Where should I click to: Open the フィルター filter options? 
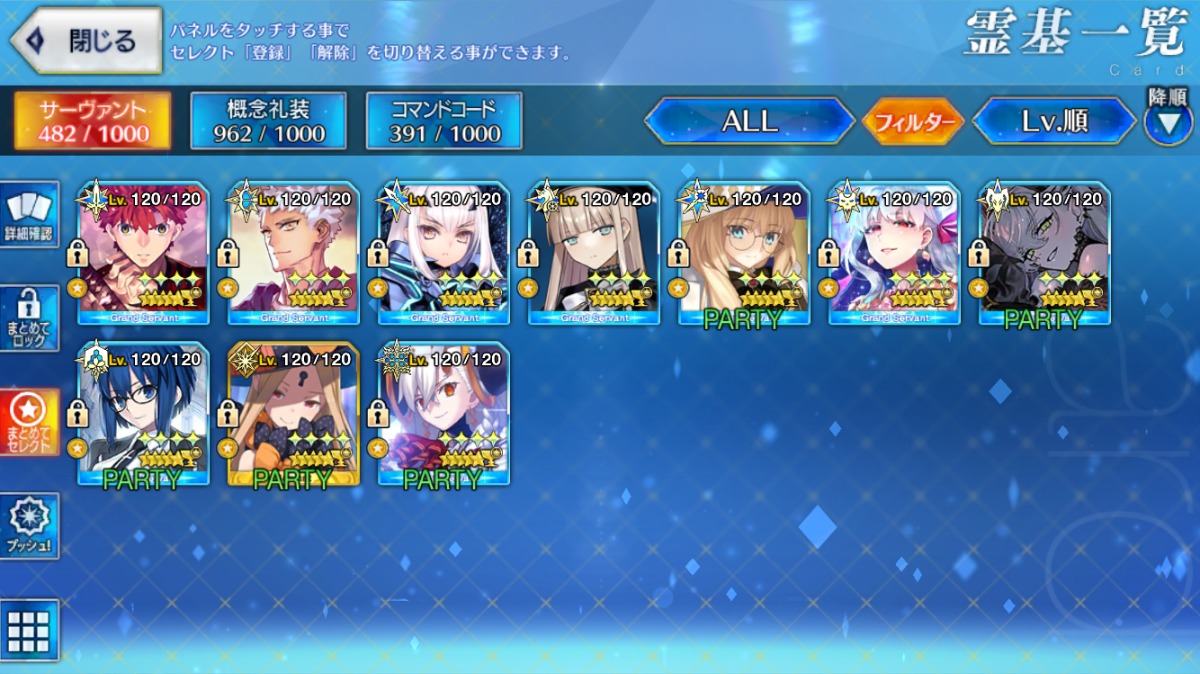click(912, 122)
